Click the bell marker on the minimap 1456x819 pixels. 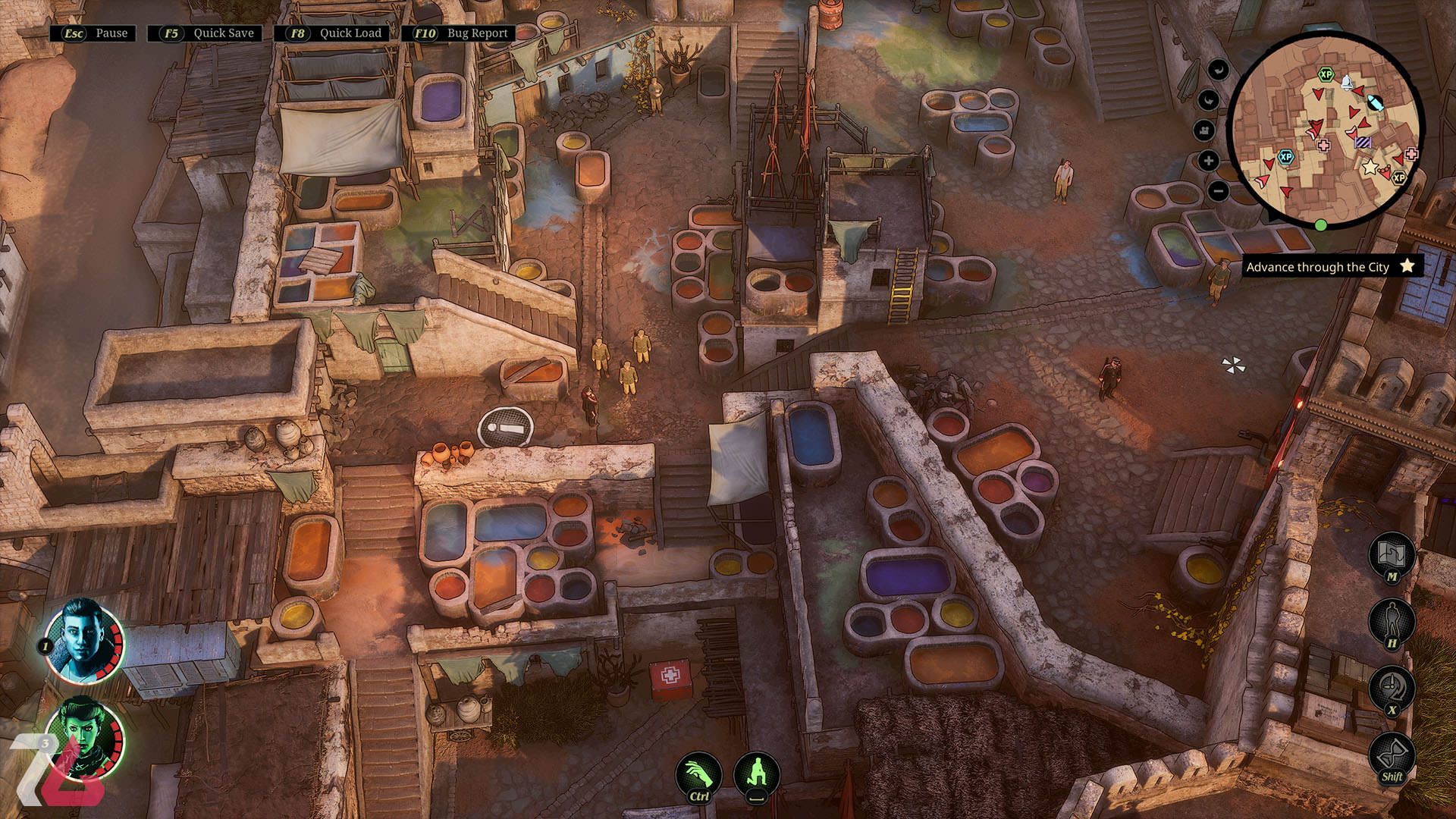[x=1347, y=81]
